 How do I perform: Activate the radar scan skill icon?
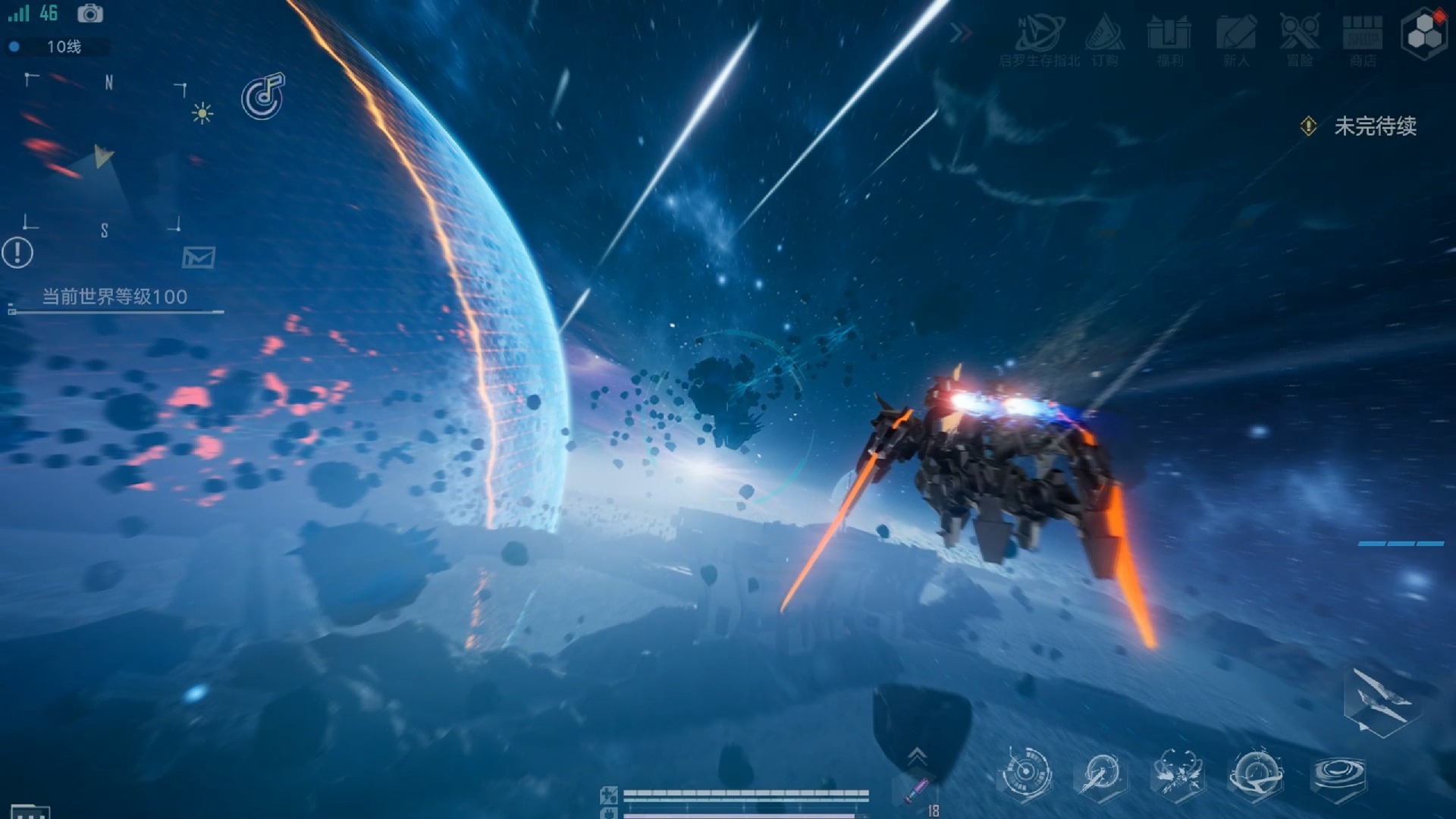[1025, 773]
